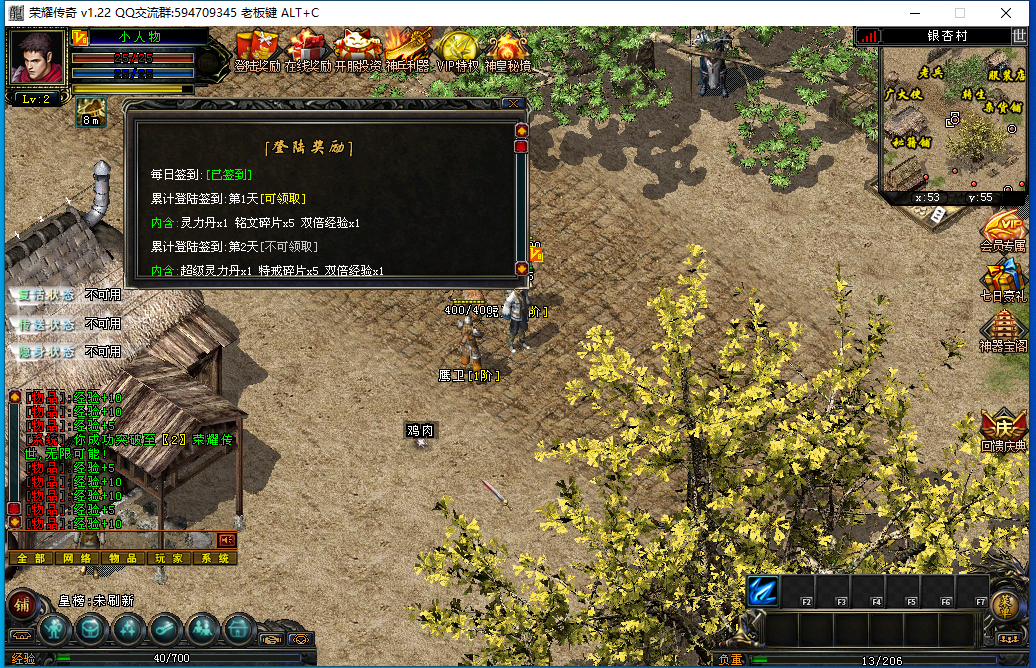The height and width of the screenshot is (668, 1036).
Task: Close the login reward panel
Action: (x=513, y=102)
